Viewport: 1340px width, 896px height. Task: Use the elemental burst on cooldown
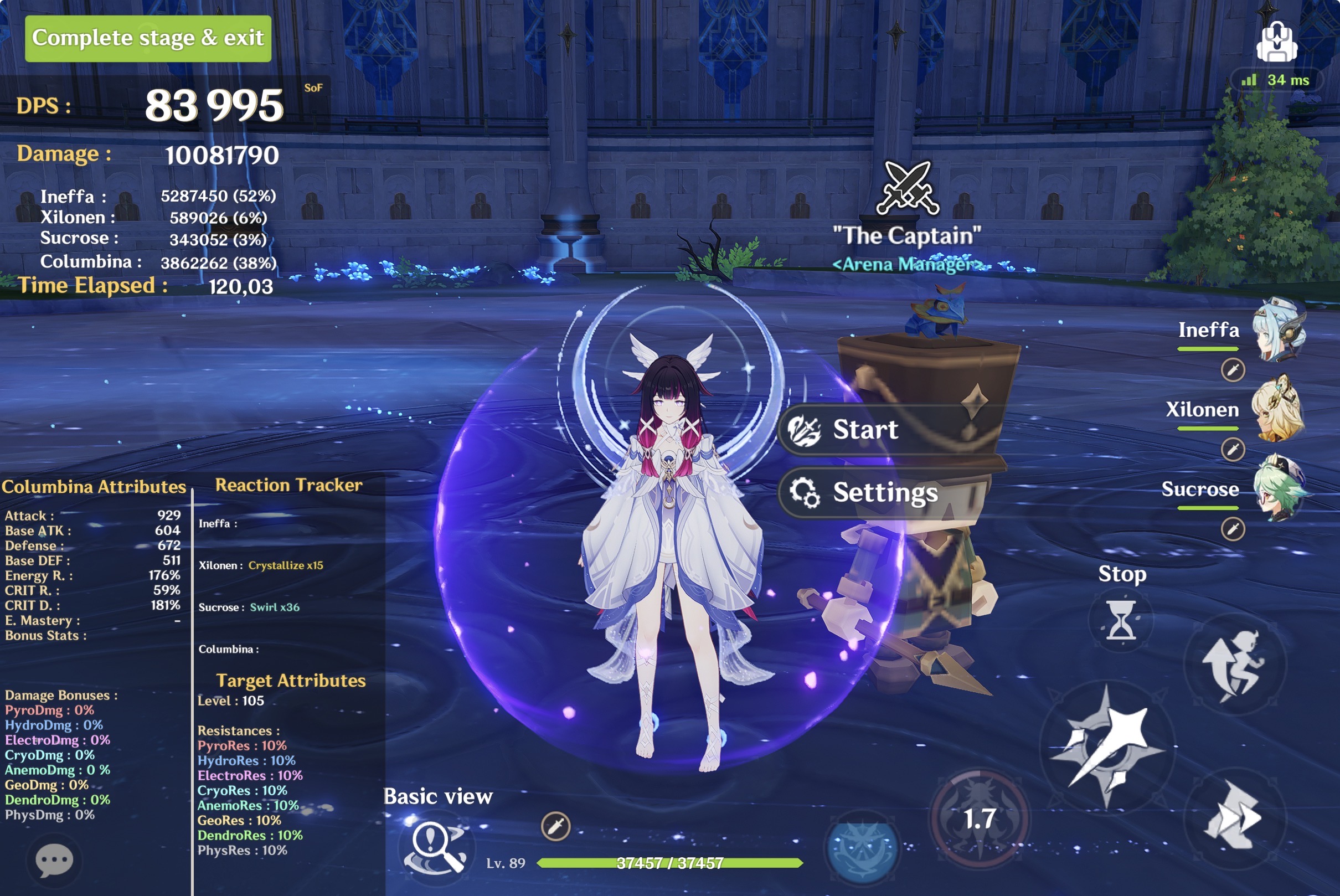(x=980, y=819)
